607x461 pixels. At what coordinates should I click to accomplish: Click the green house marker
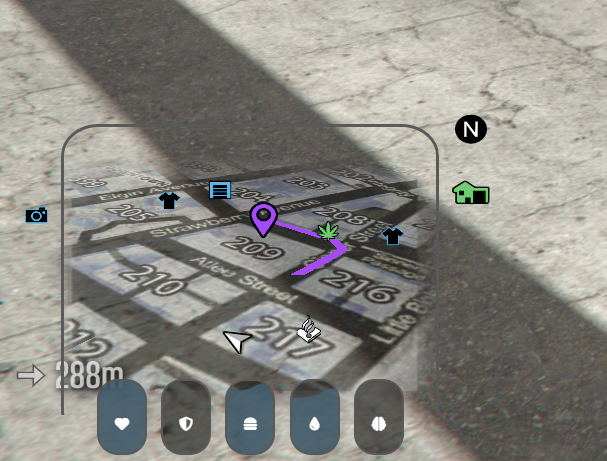470,192
